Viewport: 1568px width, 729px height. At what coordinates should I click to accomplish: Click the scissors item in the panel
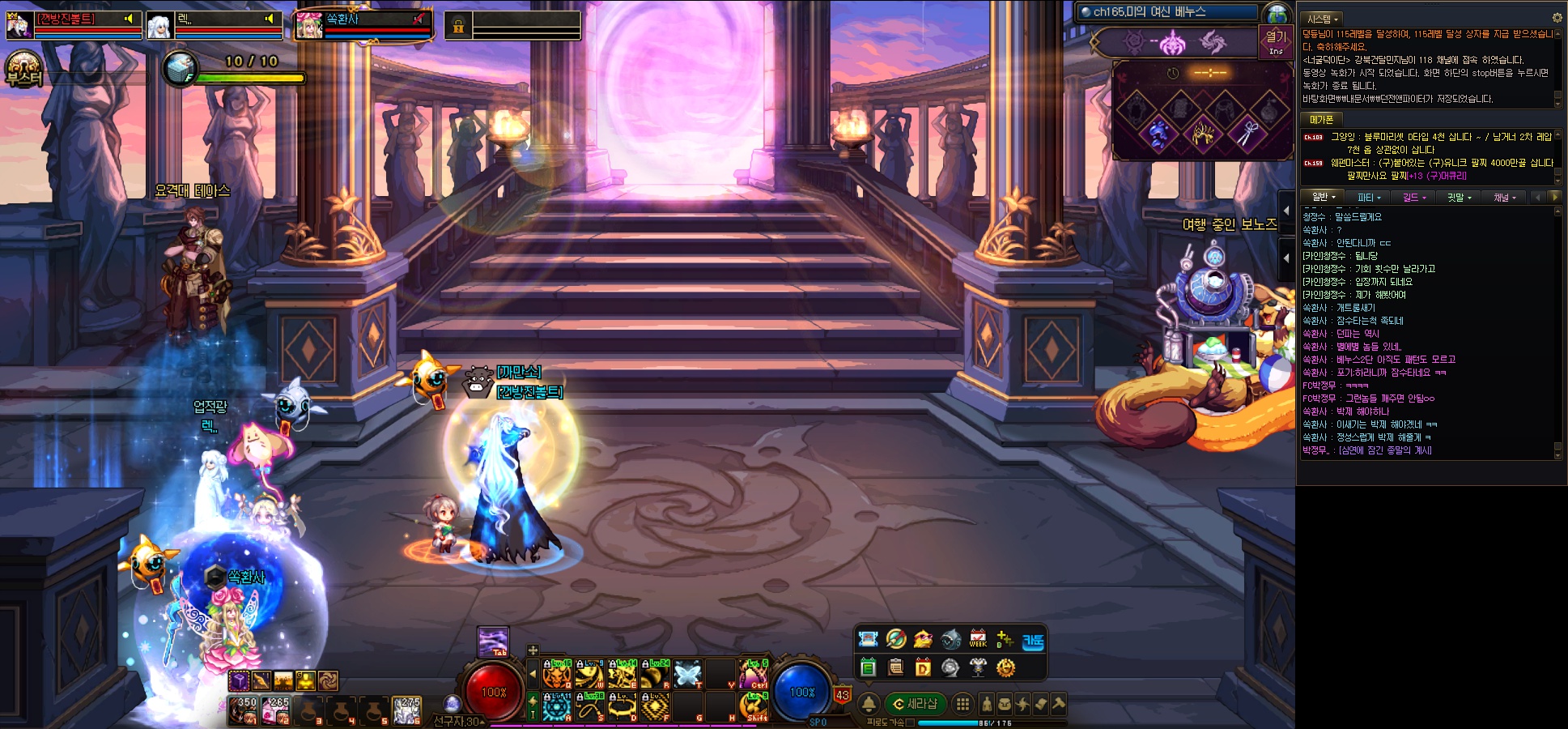(x=1246, y=133)
